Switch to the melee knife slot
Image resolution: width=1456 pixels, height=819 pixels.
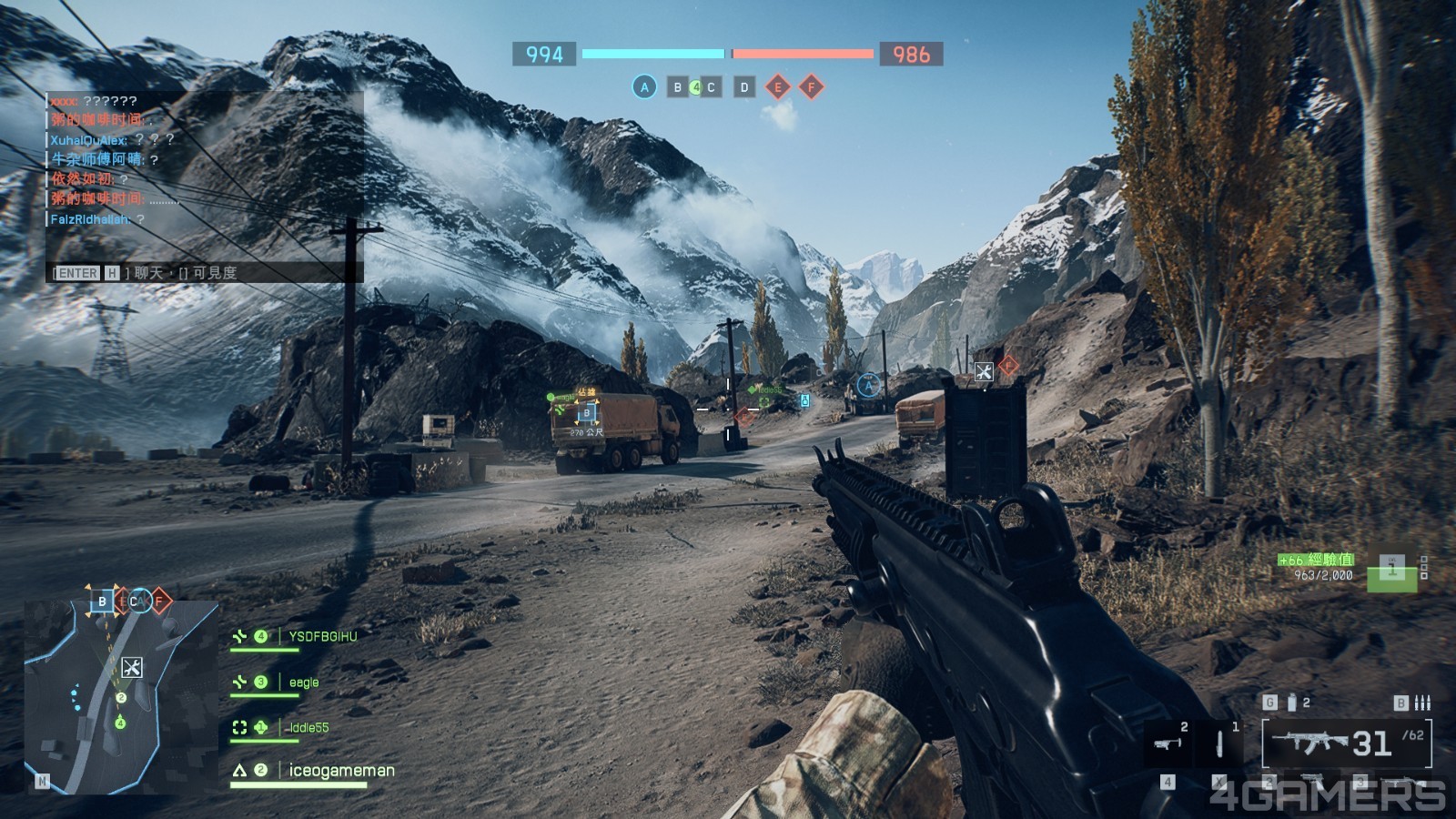1220,743
